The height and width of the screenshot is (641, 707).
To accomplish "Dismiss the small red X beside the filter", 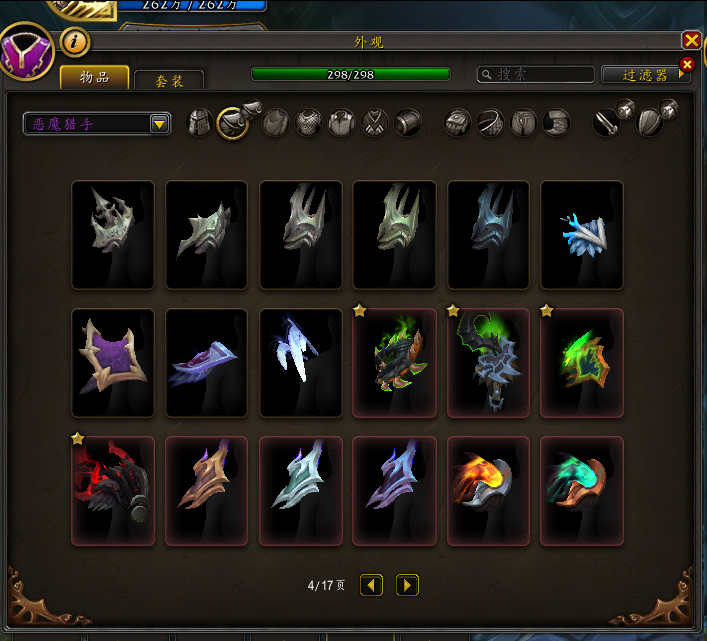I will 687,65.
